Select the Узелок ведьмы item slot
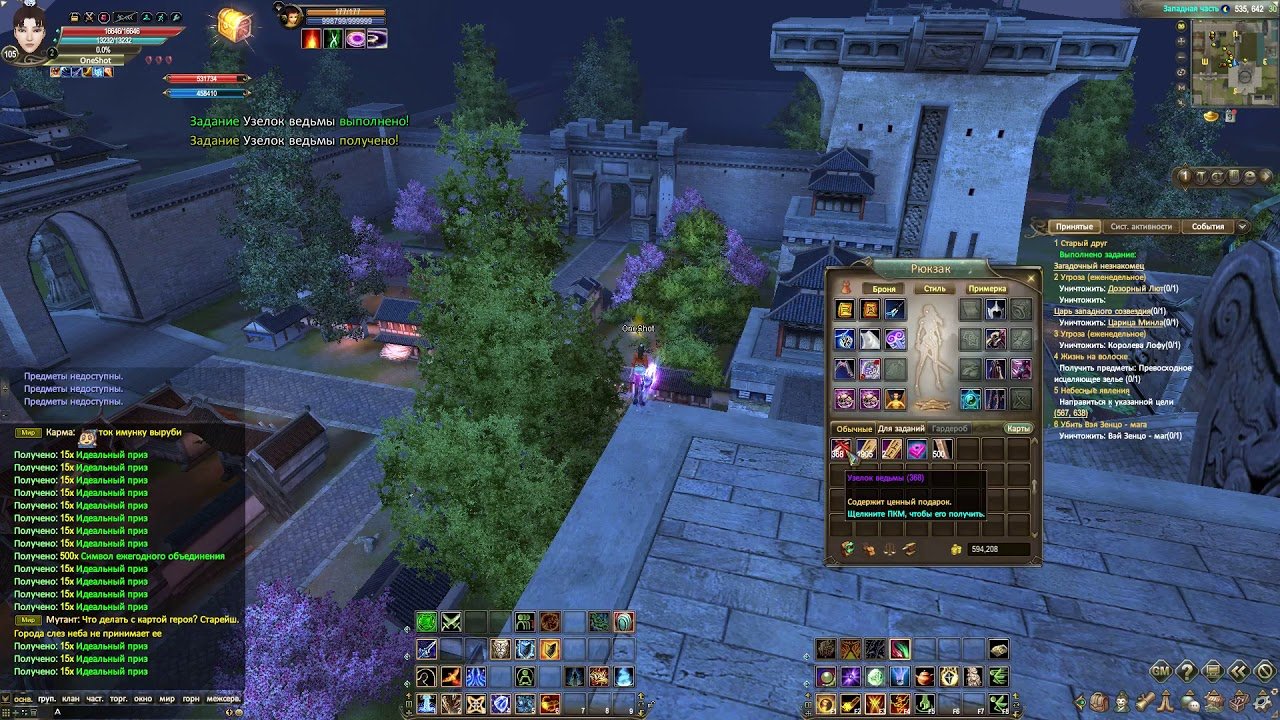This screenshot has width=1280, height=720. click(x=840, y=451)
